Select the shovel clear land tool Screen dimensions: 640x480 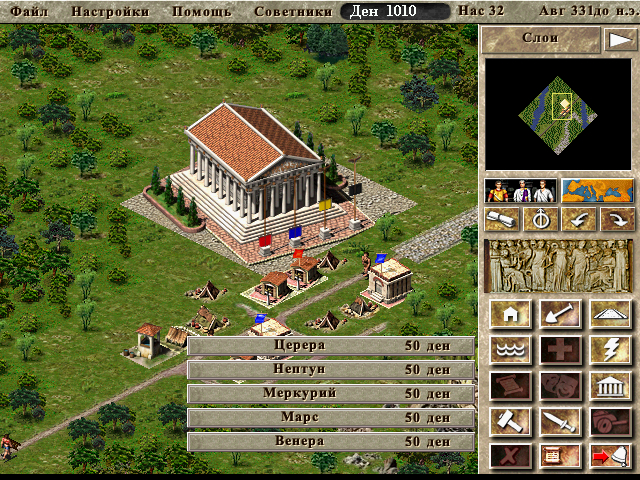click(x=559, y=314)
